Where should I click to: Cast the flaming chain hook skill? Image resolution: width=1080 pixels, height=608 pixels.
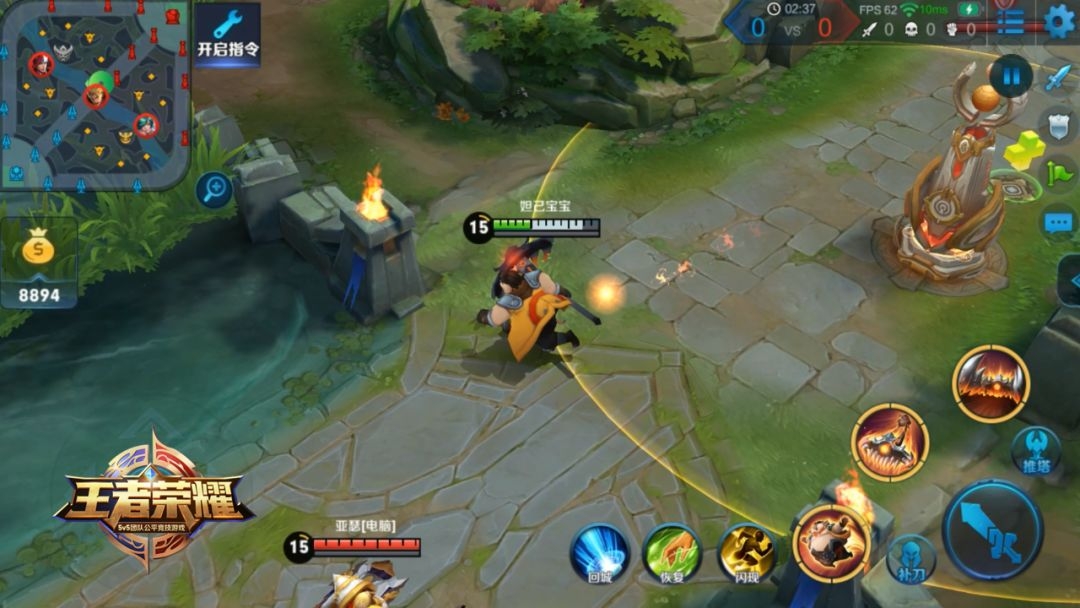coord(890,443)
